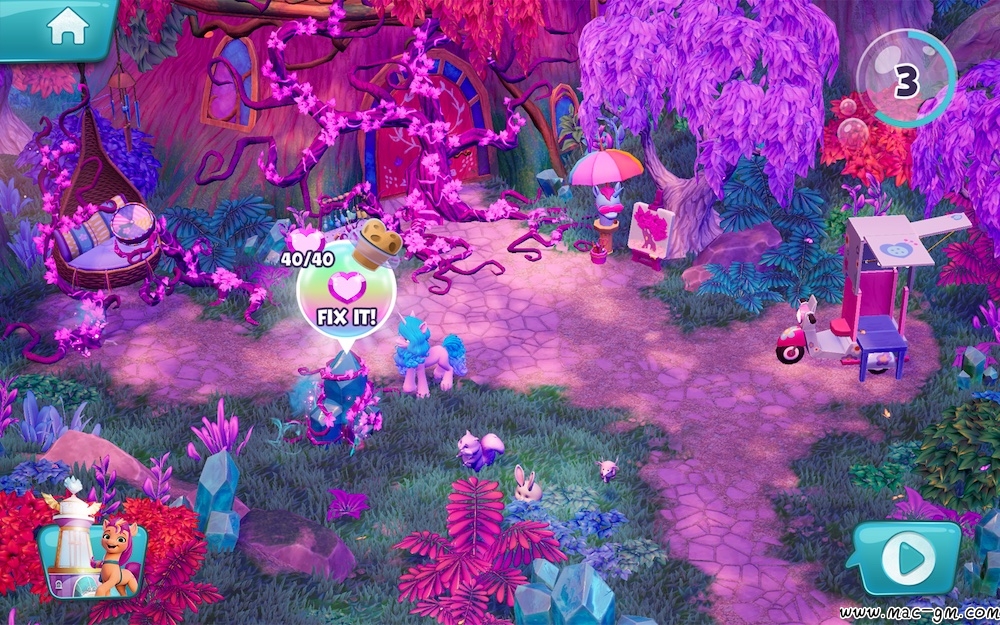Go back to the home screen
This screenshot has height=625, width=1000.
[67, 27]
